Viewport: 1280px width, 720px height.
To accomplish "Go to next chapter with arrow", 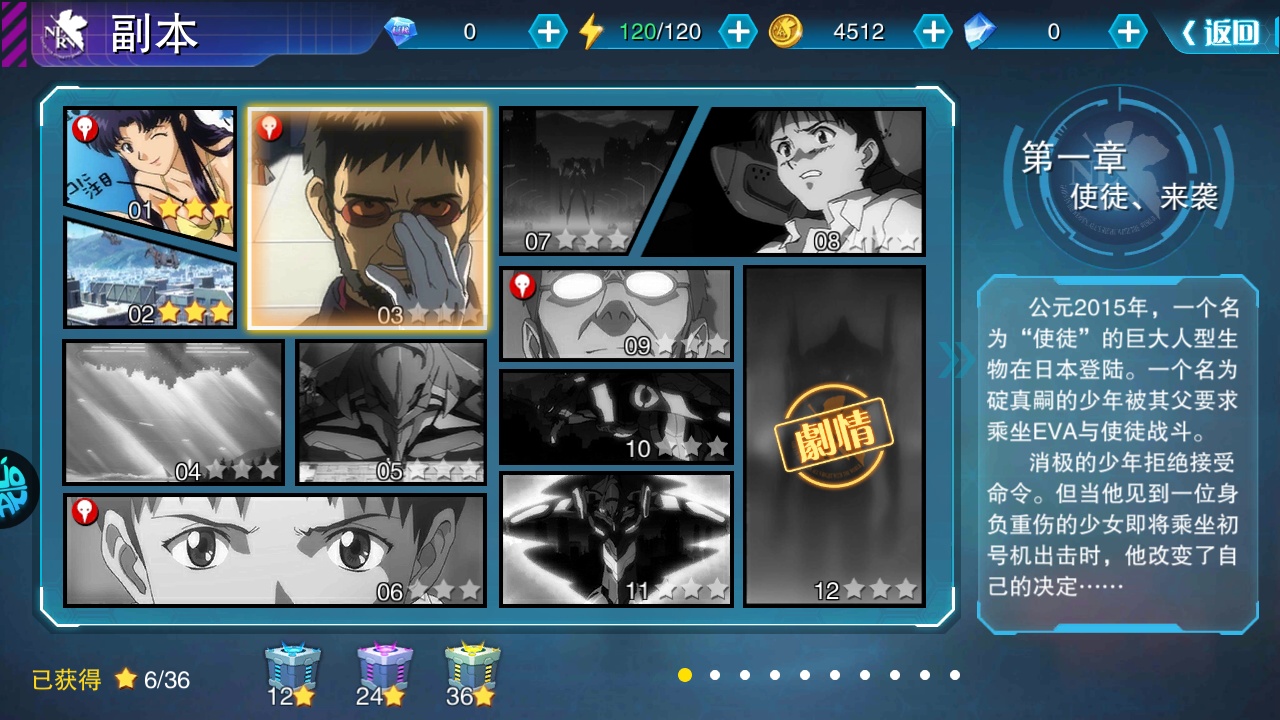I will pyautogui.click(x=955, y=360).
